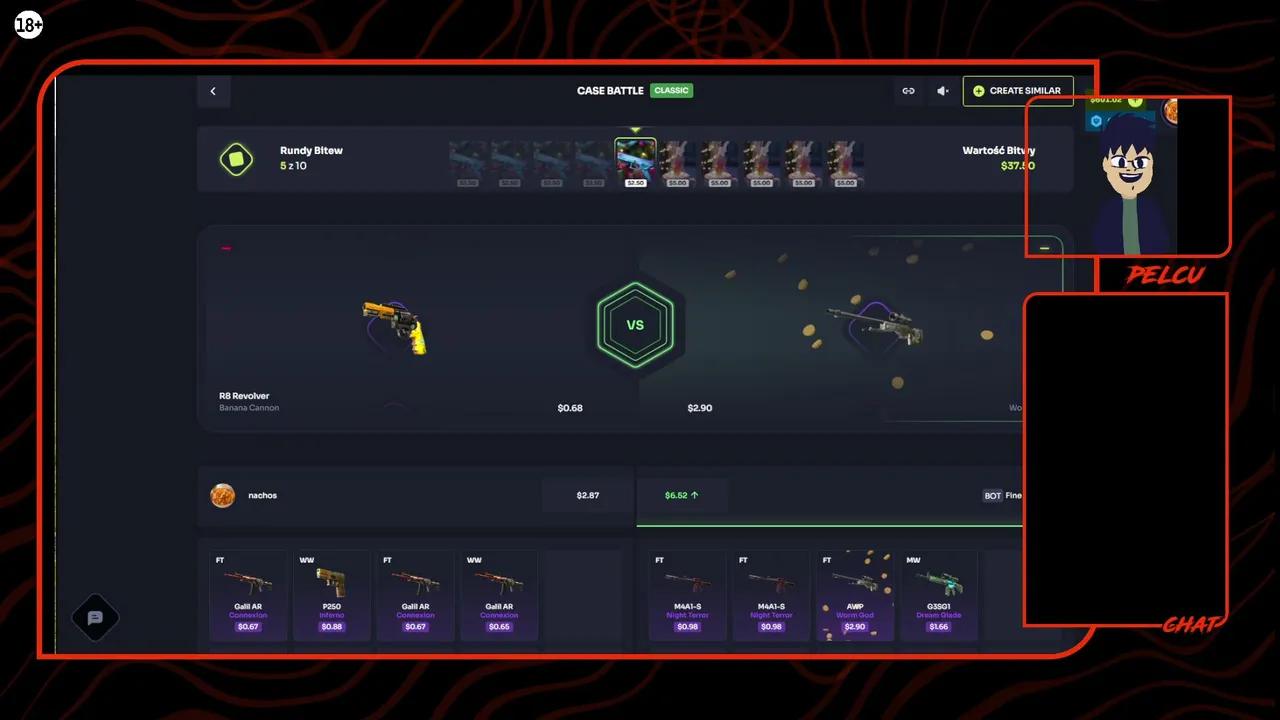Screen dimensions: 1280x720
Task: Click the copy battle link icon
Action: [x=908, y=91]
